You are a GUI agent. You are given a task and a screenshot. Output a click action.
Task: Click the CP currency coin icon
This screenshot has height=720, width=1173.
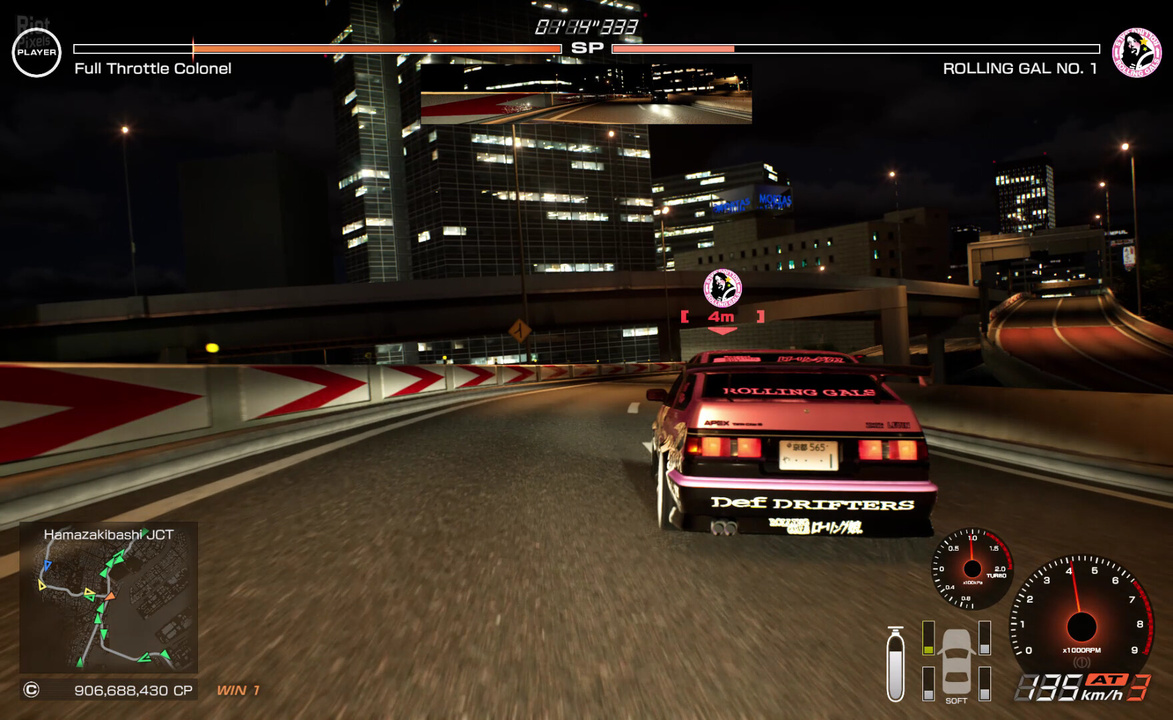click(31, 690)
